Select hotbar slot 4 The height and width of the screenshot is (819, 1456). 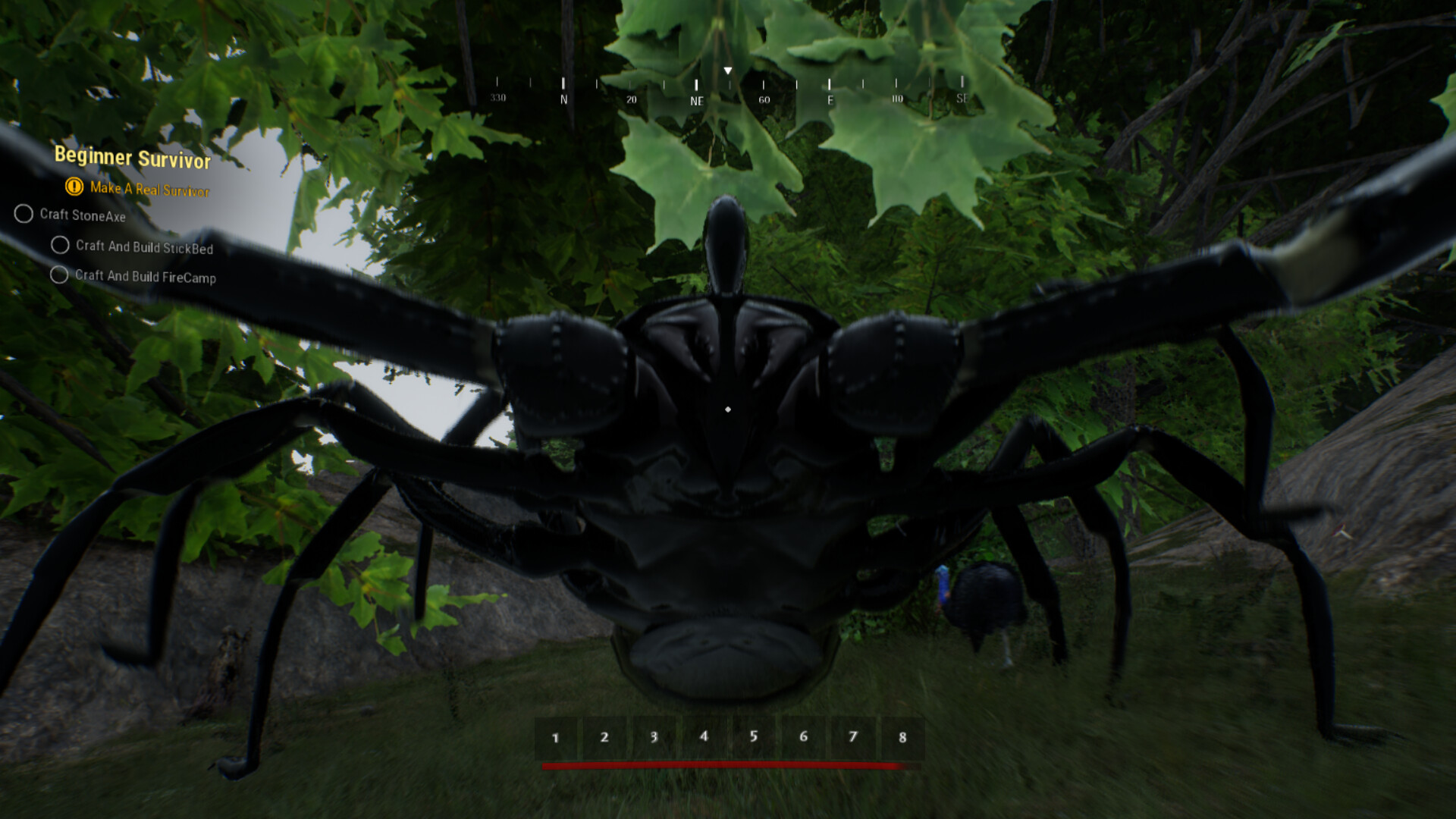[x=704, y=736]
